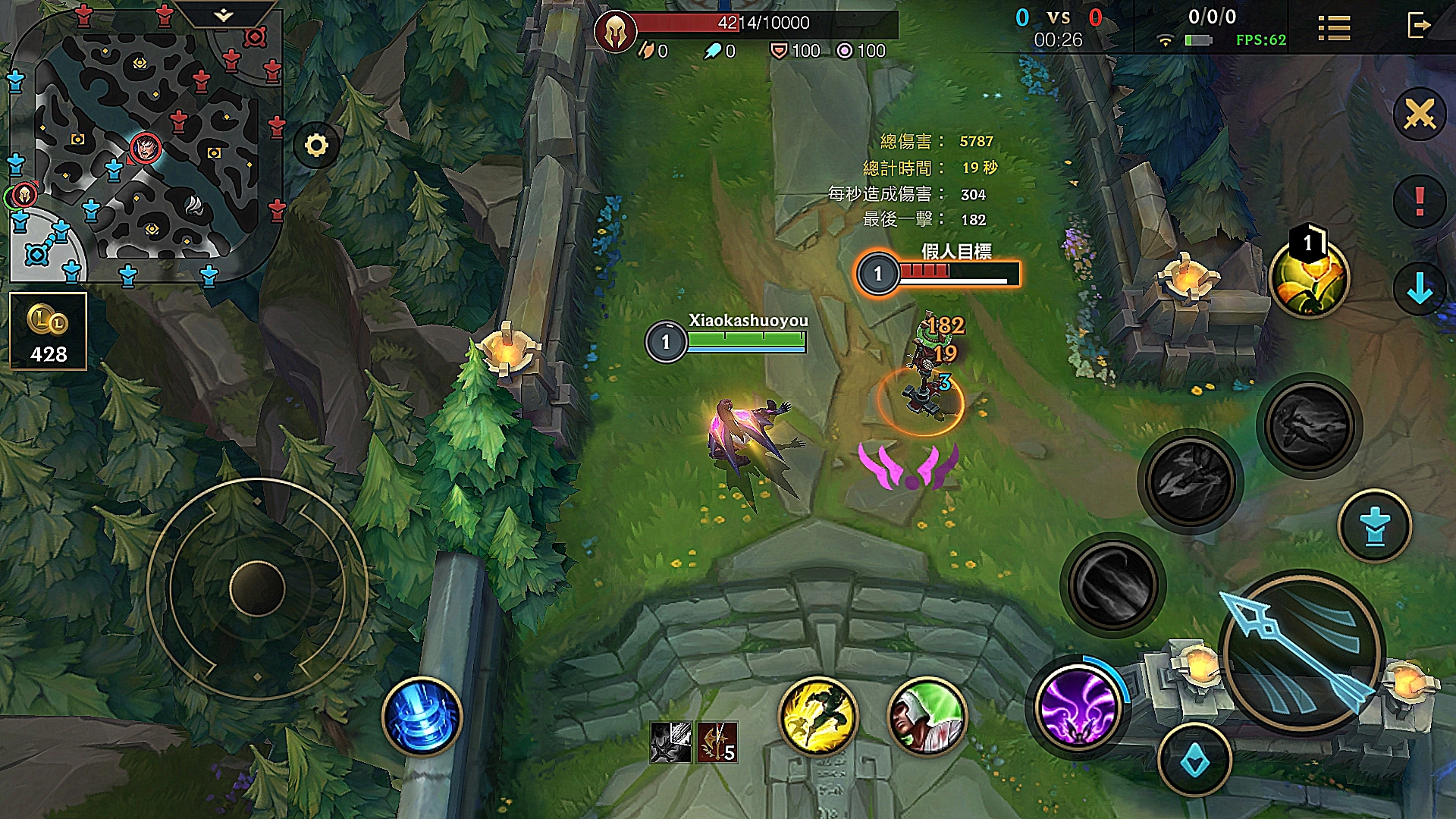
Task: Click the helmet dummy portrait
Action: (615, 32)
